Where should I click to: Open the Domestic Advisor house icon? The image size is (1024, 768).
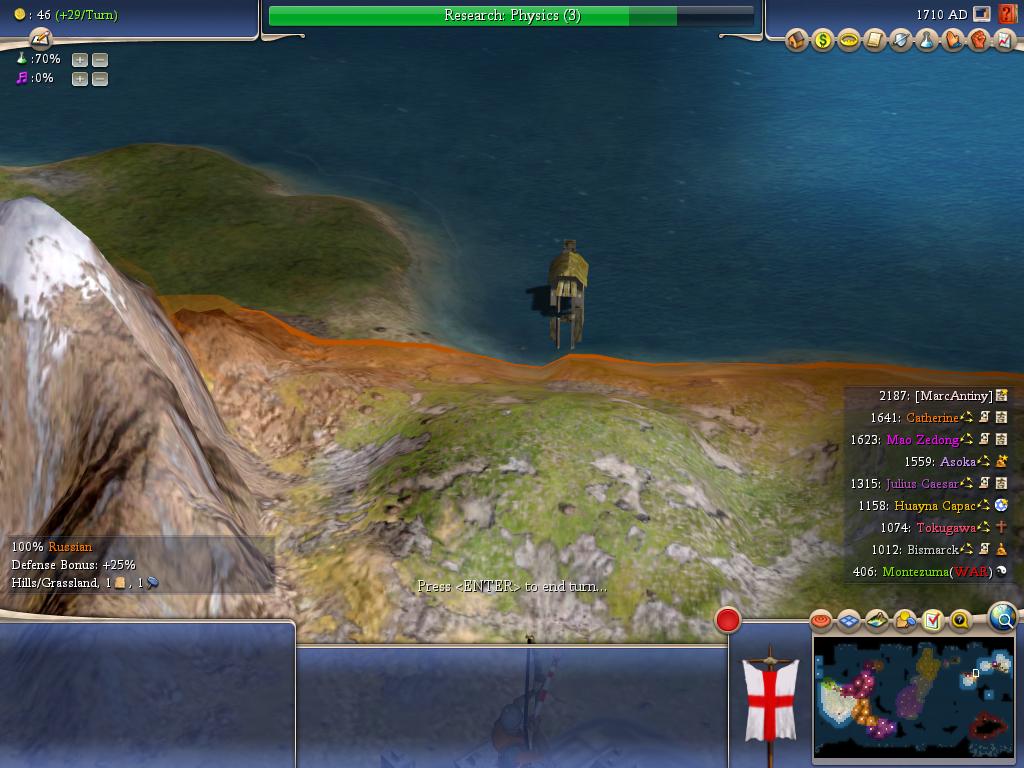click(797, 41)
